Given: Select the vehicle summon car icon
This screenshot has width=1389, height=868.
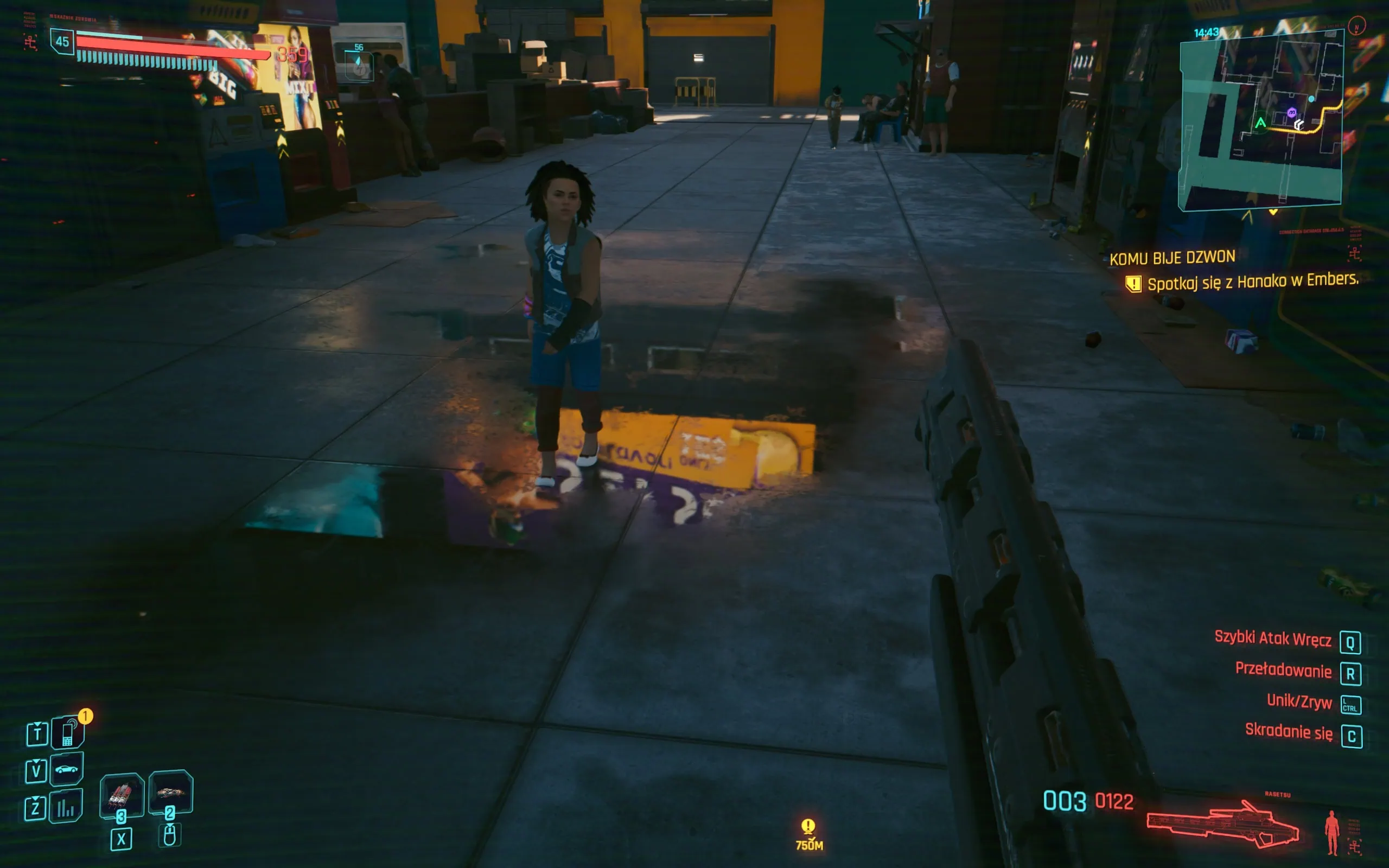Looking at the screenshot, I should pos(67,769).
